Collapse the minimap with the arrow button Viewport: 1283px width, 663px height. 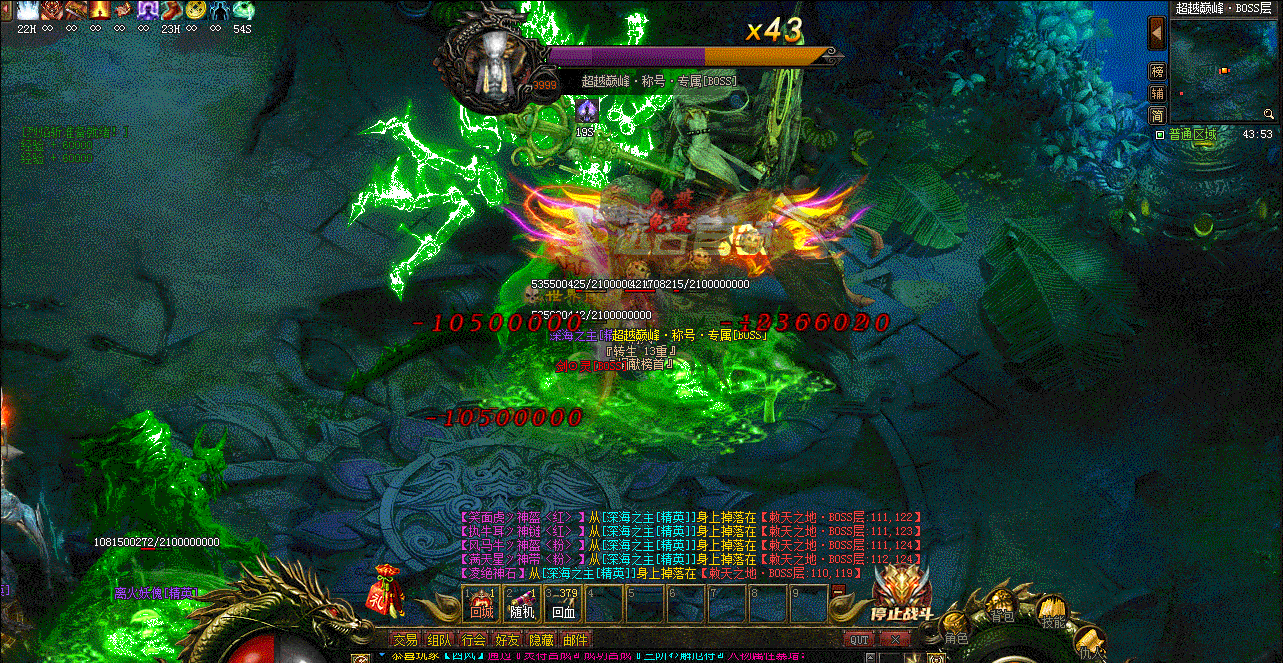point(1157,33)
